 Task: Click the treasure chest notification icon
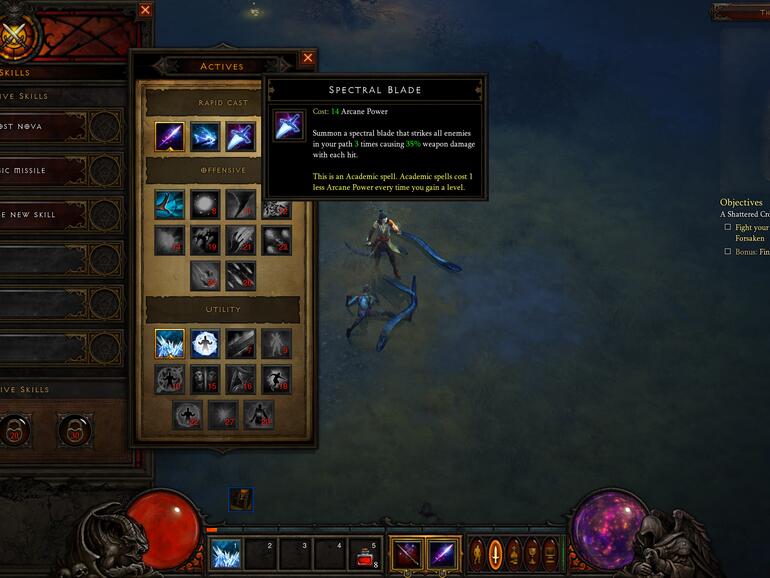[x=240, y=498]
